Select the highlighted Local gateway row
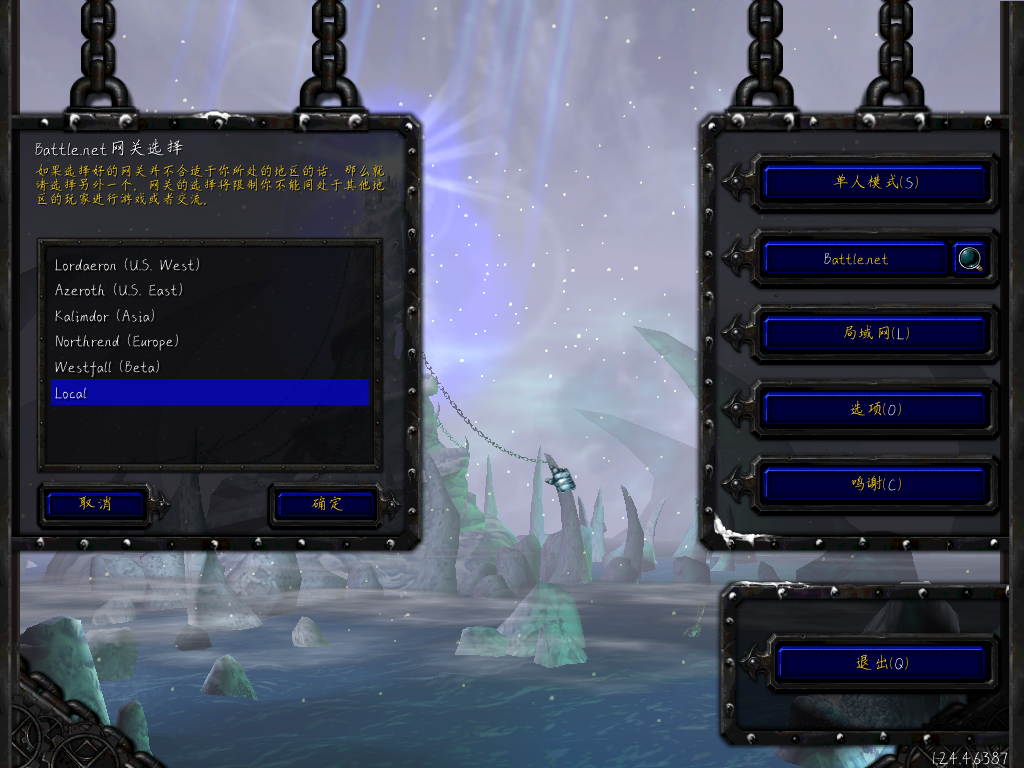This screenshot has height=768, width=1024. point(210,393)
